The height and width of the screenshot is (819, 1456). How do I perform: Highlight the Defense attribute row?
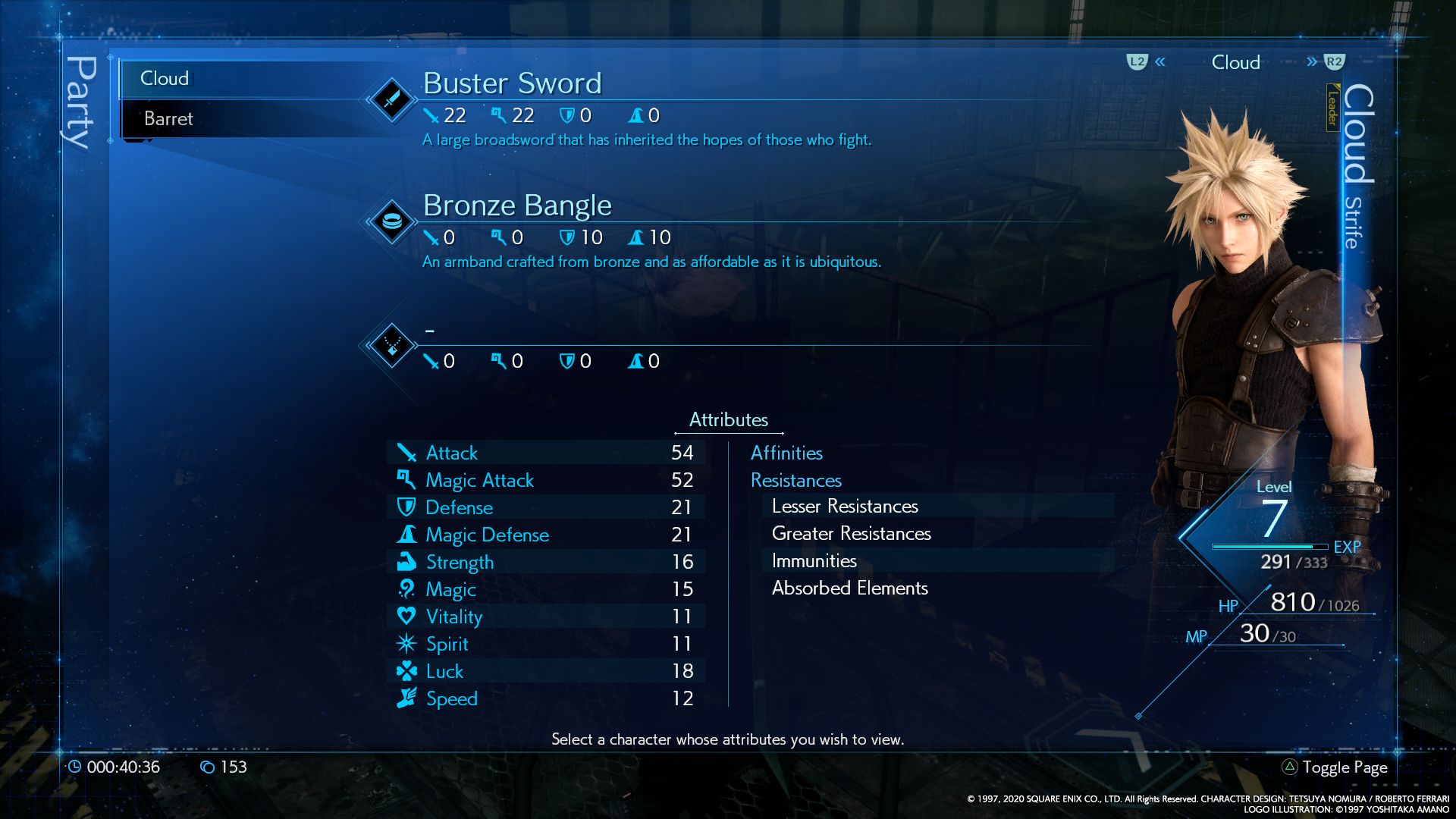point(546,507)
